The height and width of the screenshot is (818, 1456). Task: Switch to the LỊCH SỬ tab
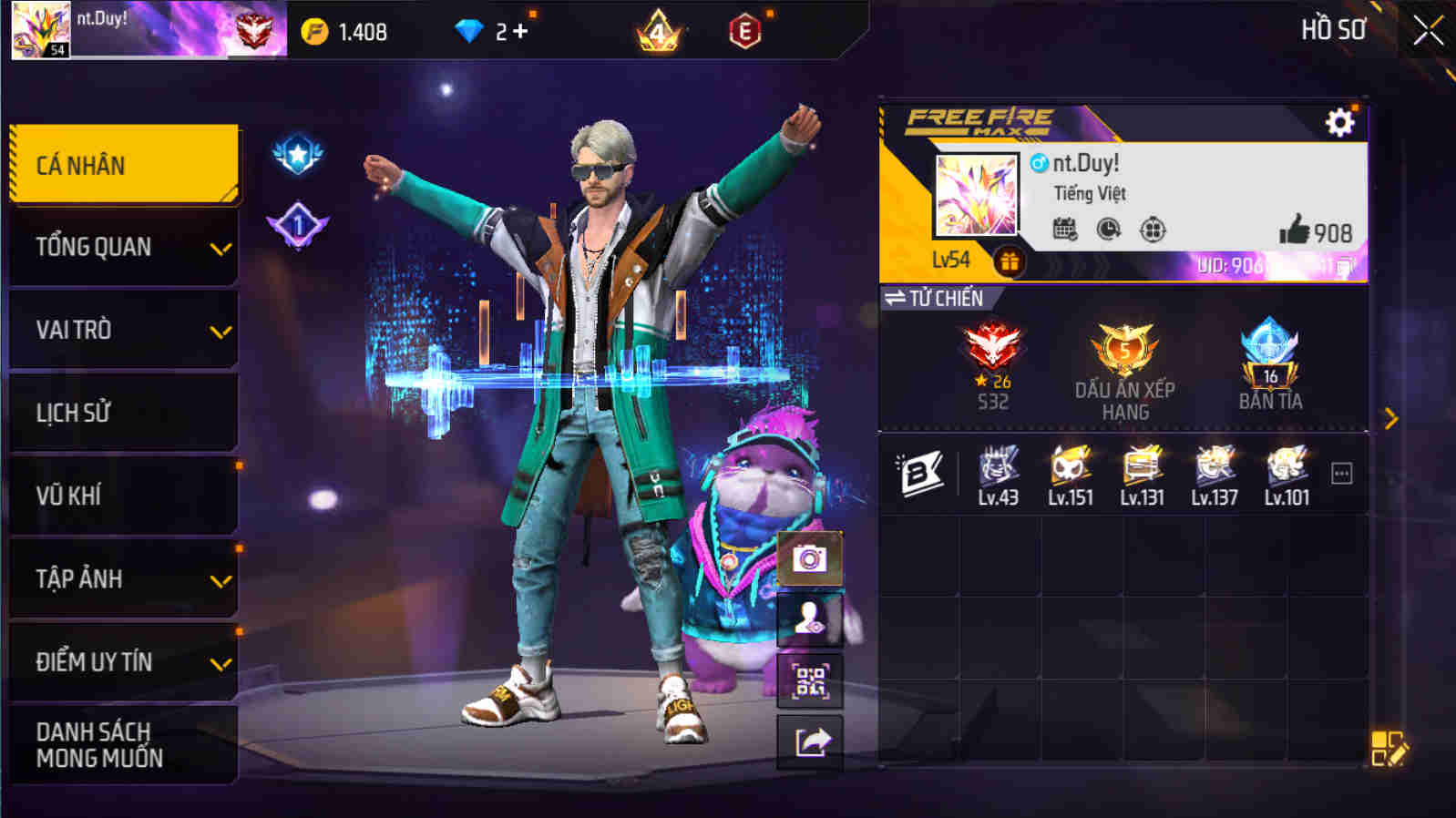[124, 413]
